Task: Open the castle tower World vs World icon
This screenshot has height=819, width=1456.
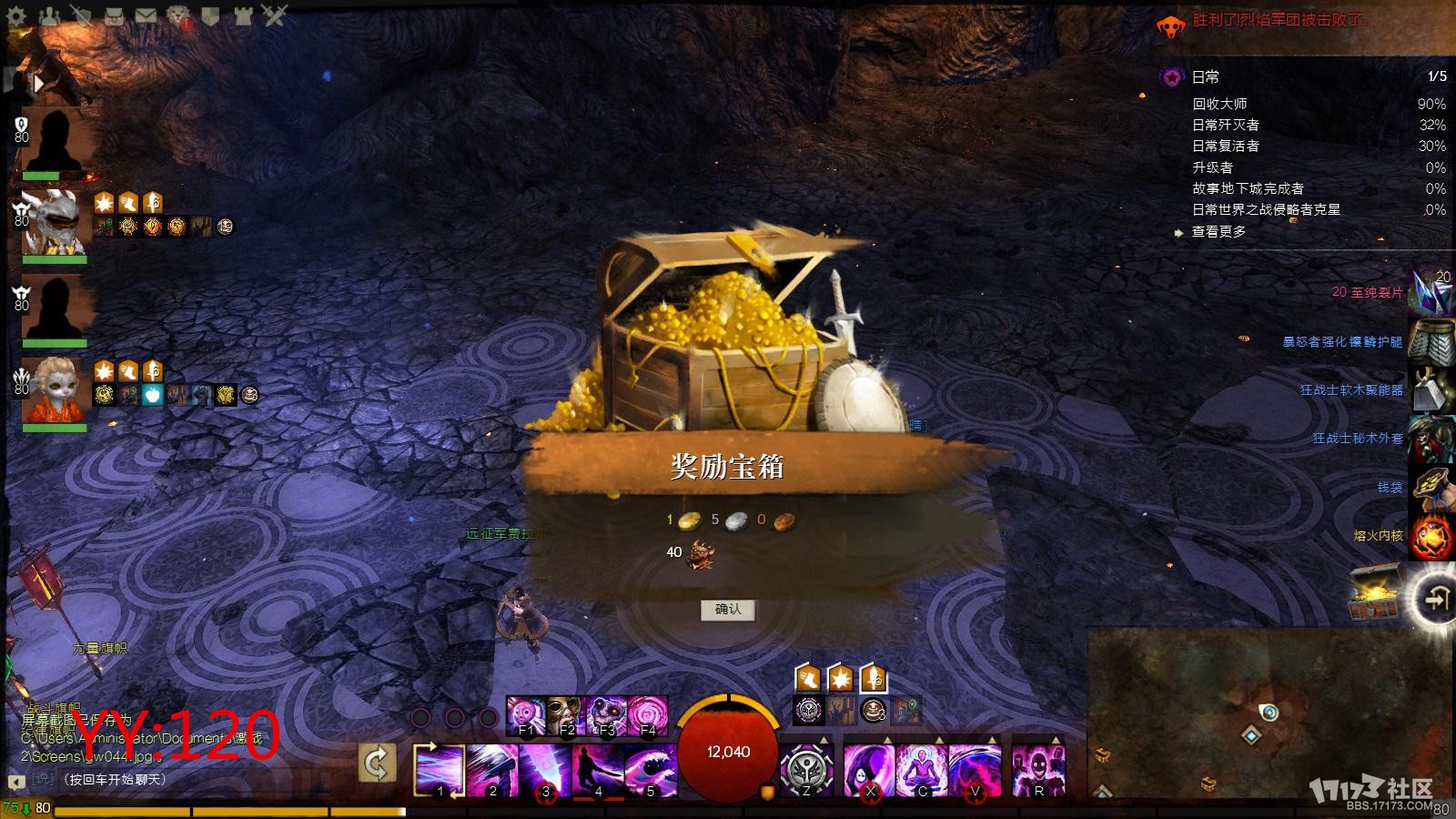Action: point(243,15)
